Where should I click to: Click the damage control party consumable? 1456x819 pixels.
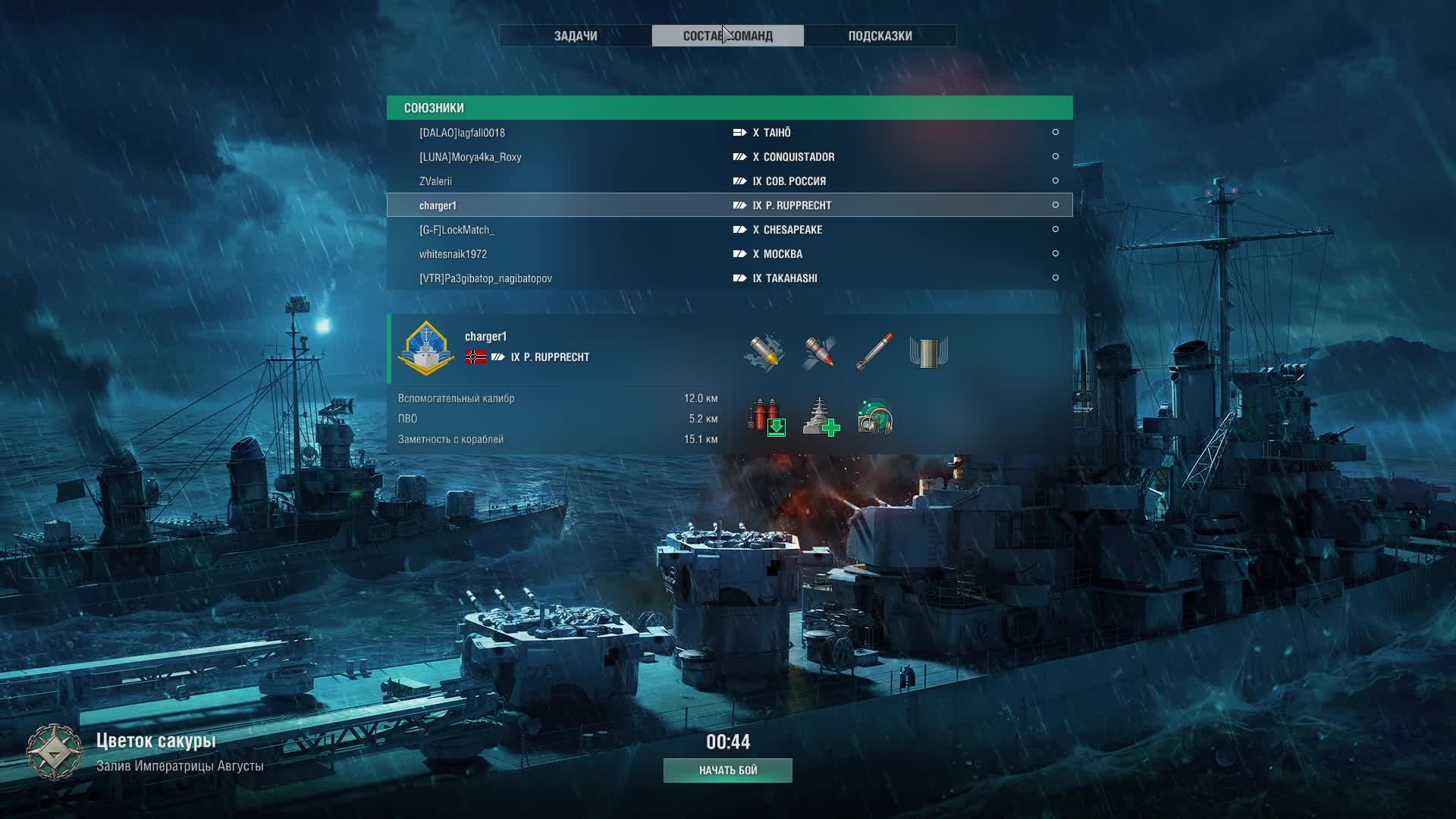click(767, 417)
